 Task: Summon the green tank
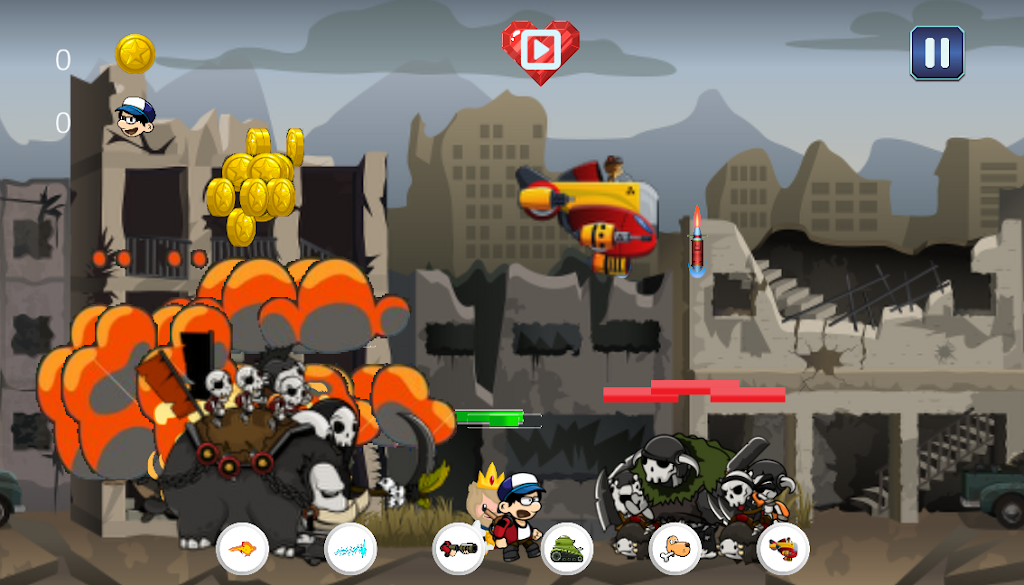[x=567, y=549]
